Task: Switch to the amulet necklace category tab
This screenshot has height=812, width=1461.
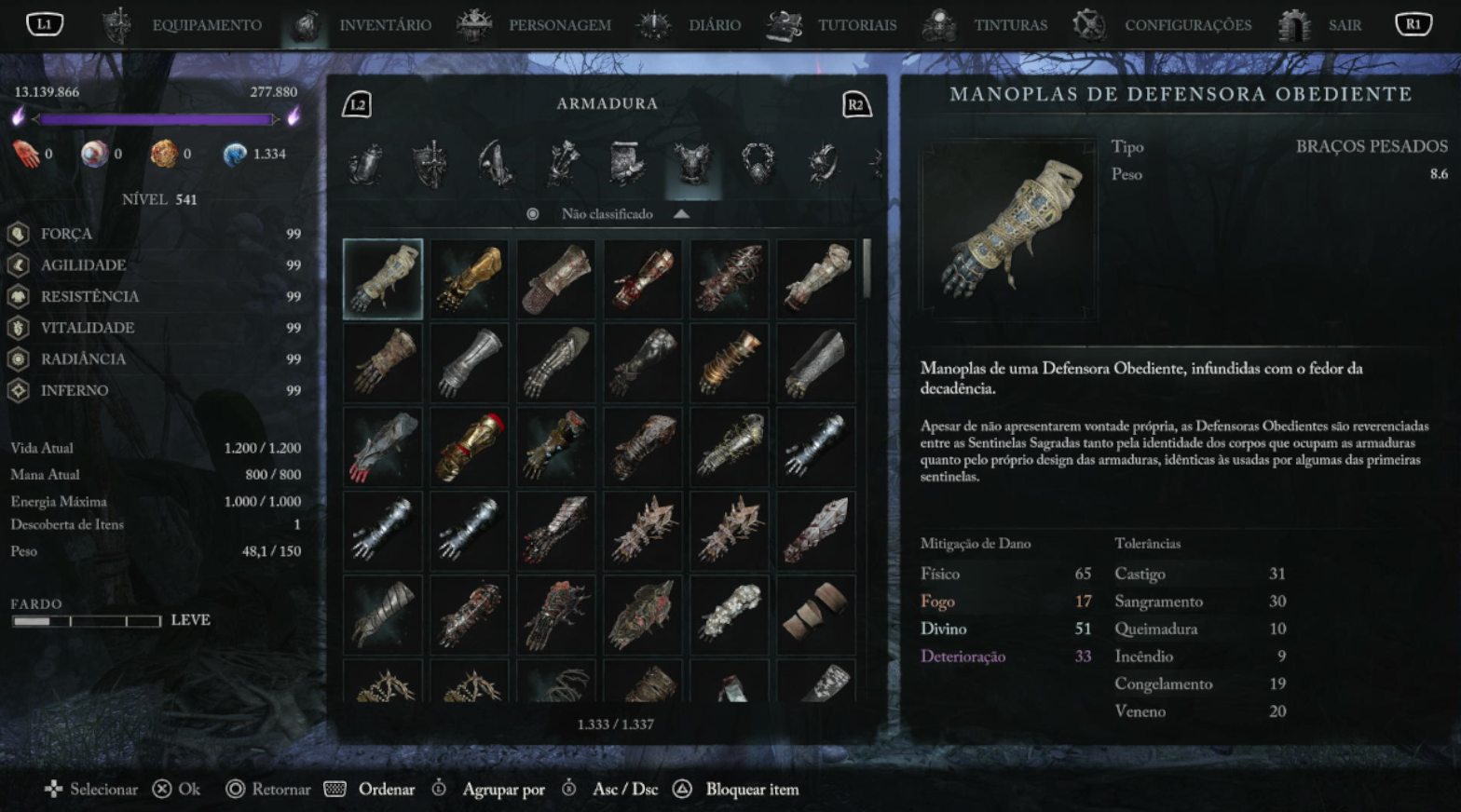Action: 758,165
